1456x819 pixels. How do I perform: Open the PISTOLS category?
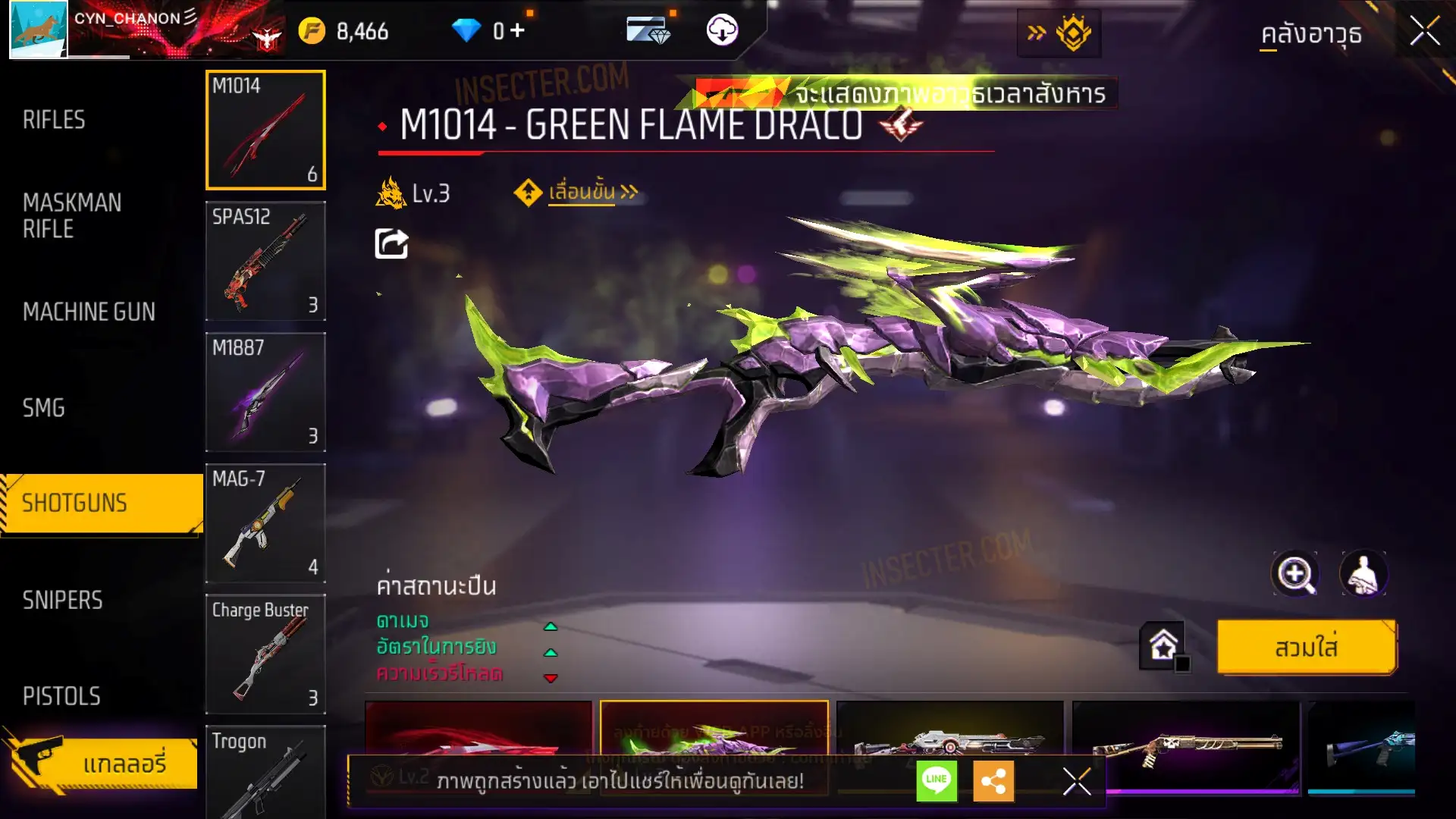pos(61,696)
